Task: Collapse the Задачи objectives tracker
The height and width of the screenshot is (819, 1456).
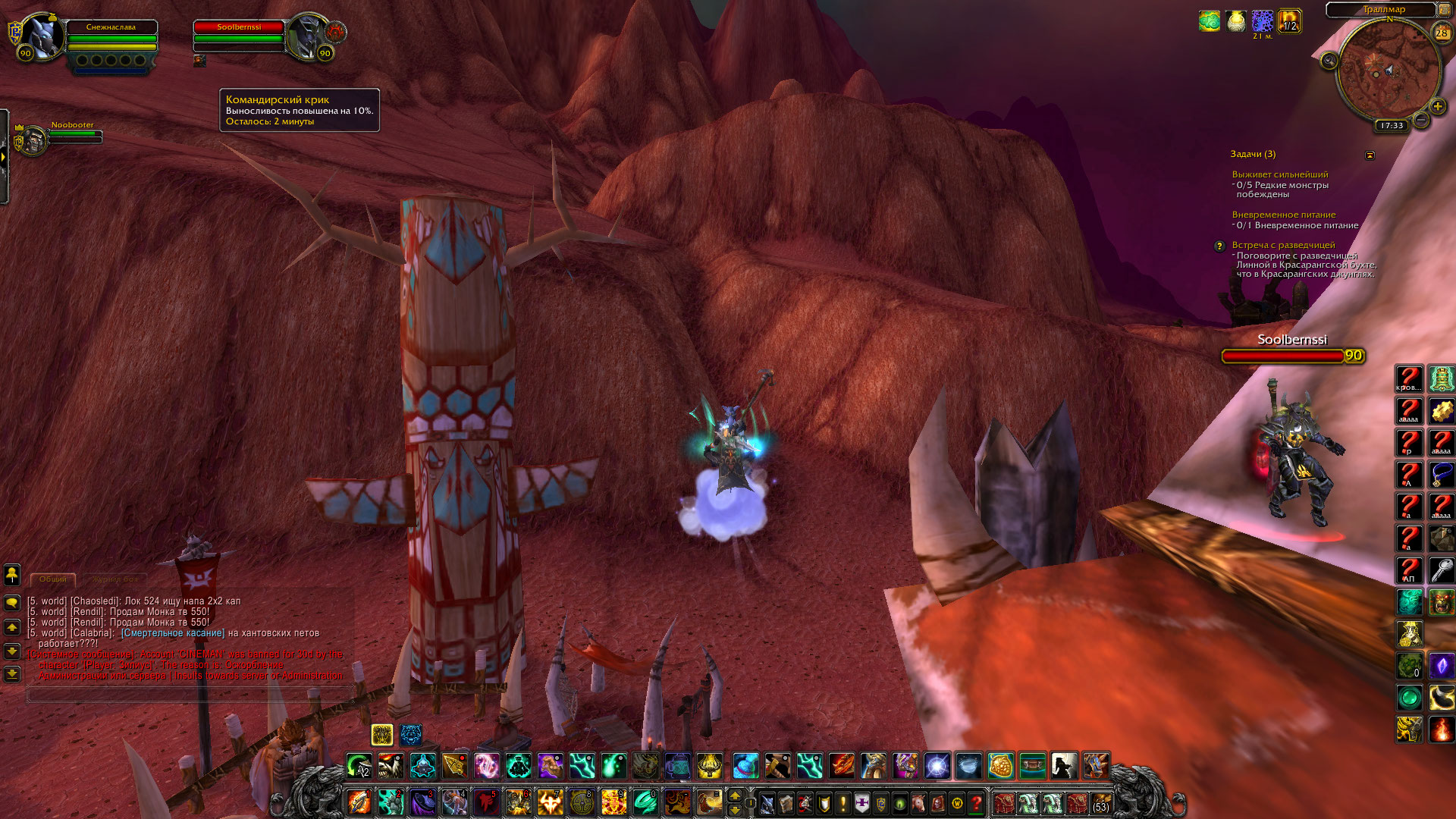Action: pyautogui.click(x=1370, y=155)
